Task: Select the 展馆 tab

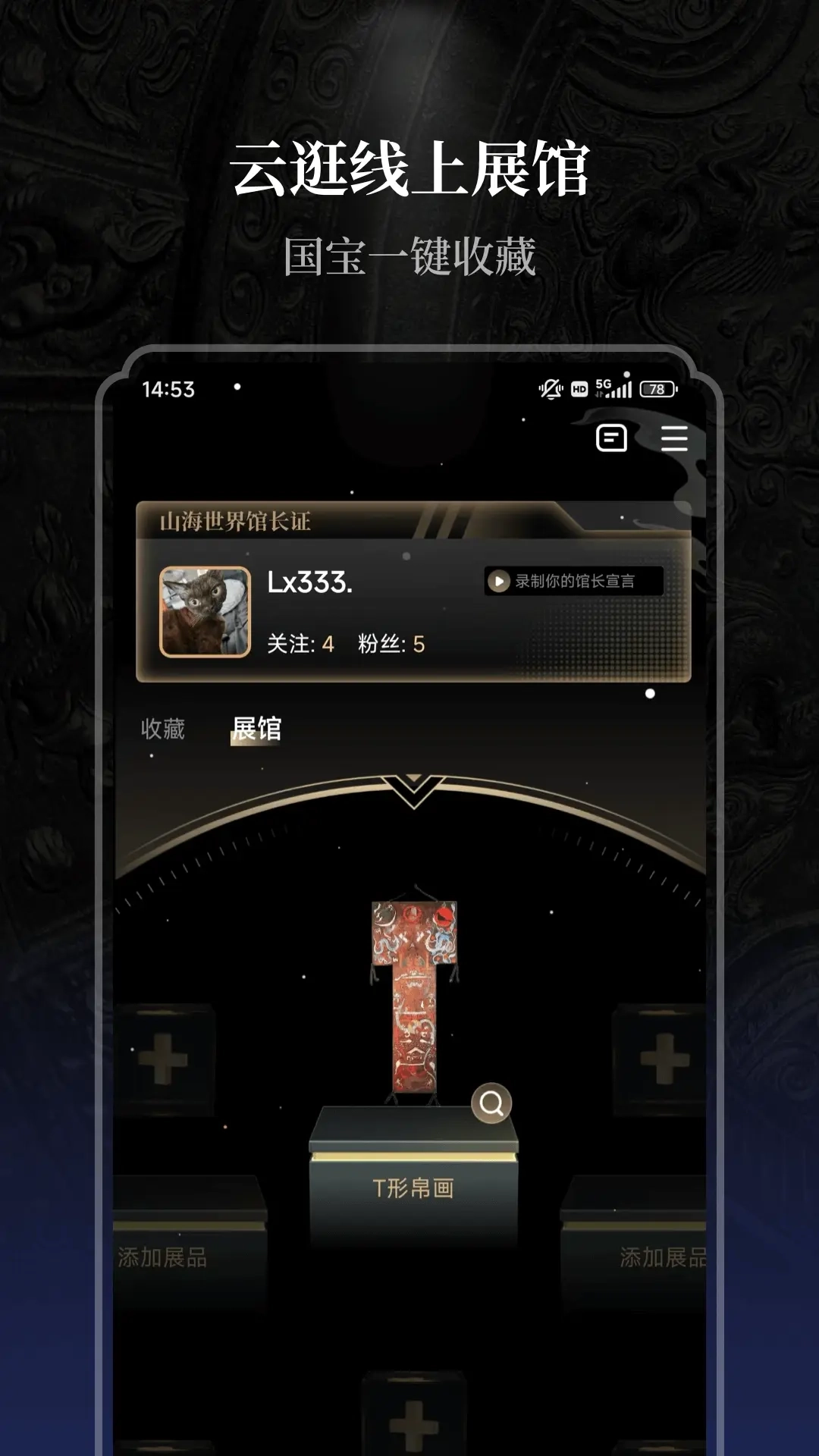Action: 256,729
